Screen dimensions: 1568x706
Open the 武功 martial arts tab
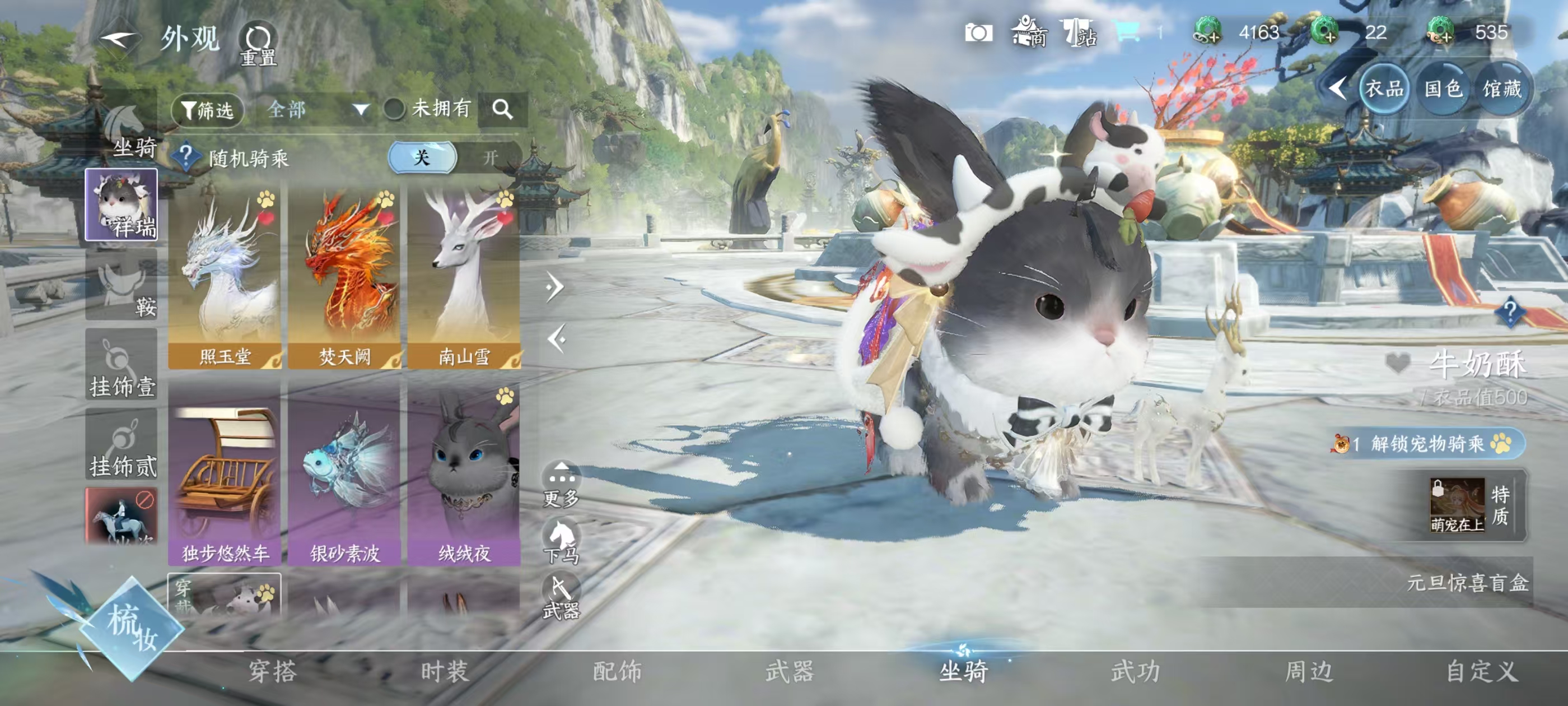click(x=1136, y=672)
